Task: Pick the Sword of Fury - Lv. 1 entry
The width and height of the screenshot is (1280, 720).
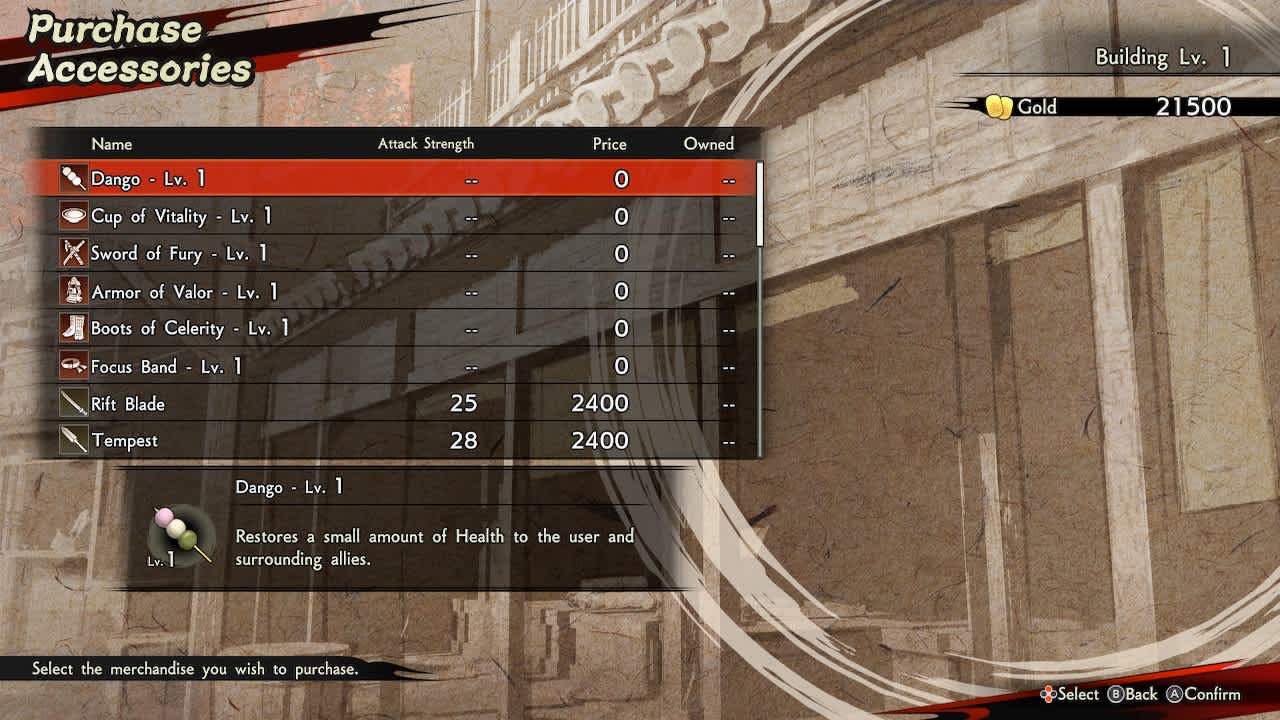Action: [x=400, y=254]
